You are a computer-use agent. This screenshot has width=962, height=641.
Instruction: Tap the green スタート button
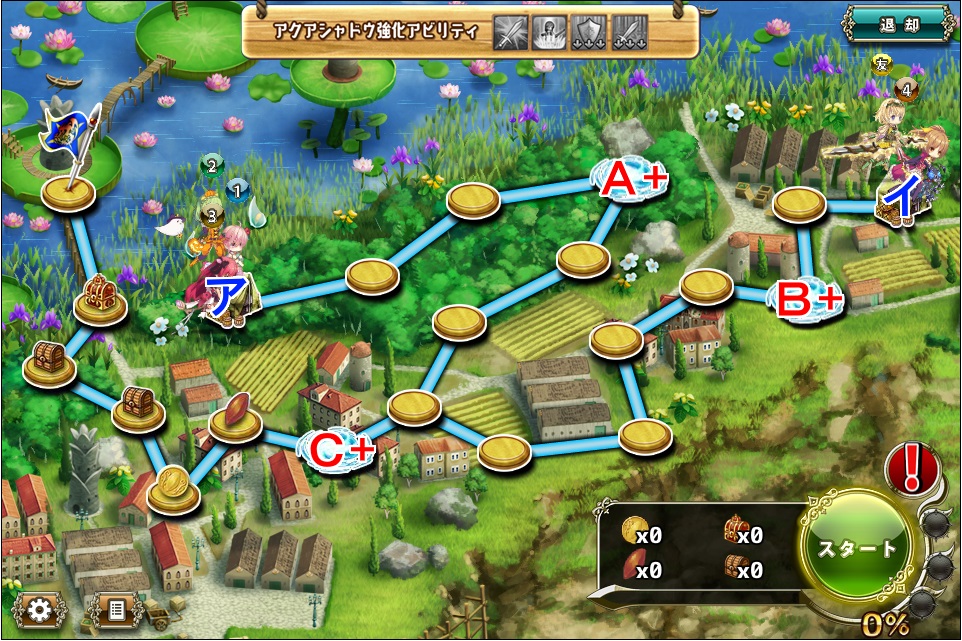859,549
